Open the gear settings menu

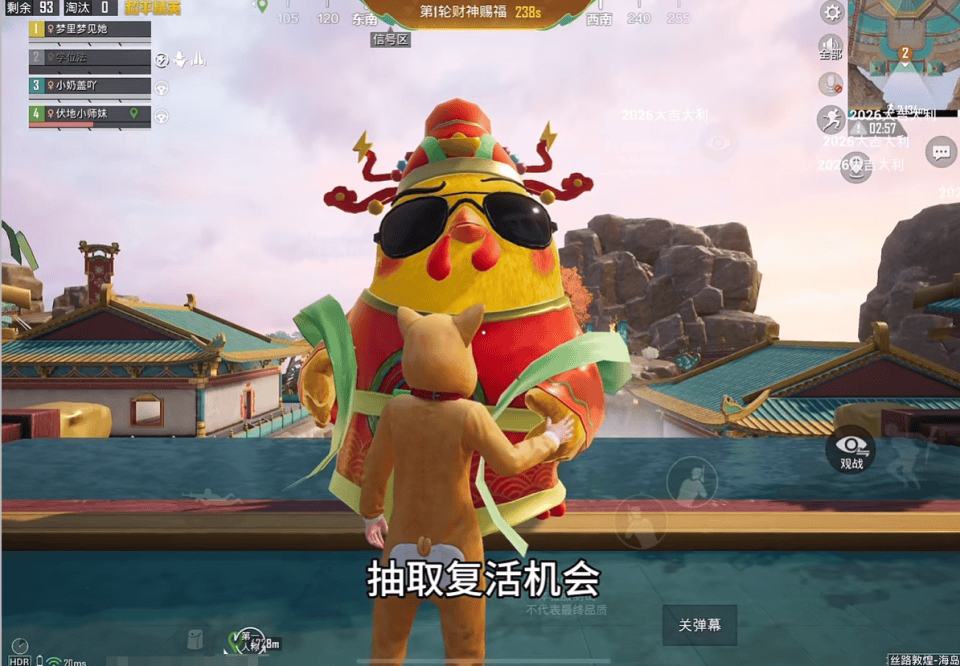[831, 12]
